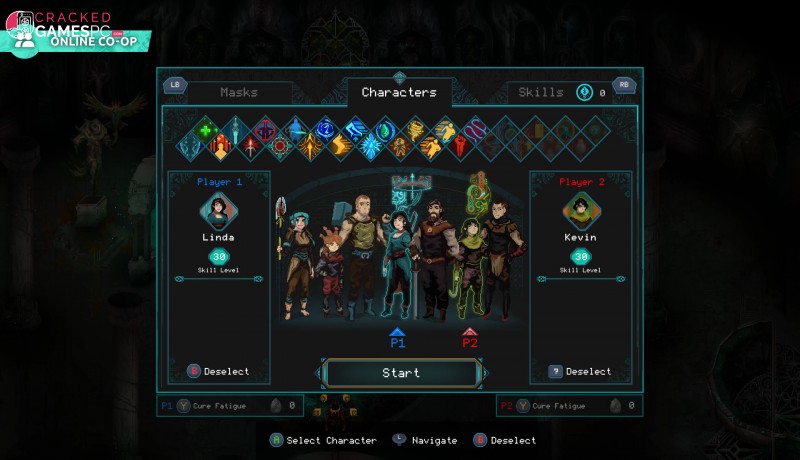Screen dimensions: 800x460
Task: Click Linda's portrait in the Player 1 panel
Action: point(218,211)
